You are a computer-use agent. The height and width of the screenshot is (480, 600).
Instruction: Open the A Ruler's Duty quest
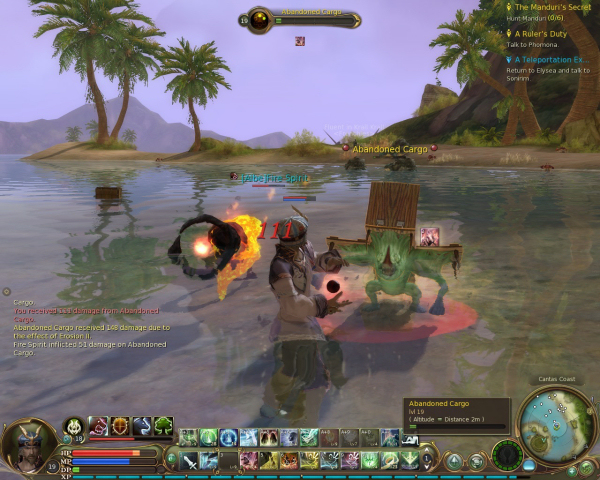click(x=541, y=34)
